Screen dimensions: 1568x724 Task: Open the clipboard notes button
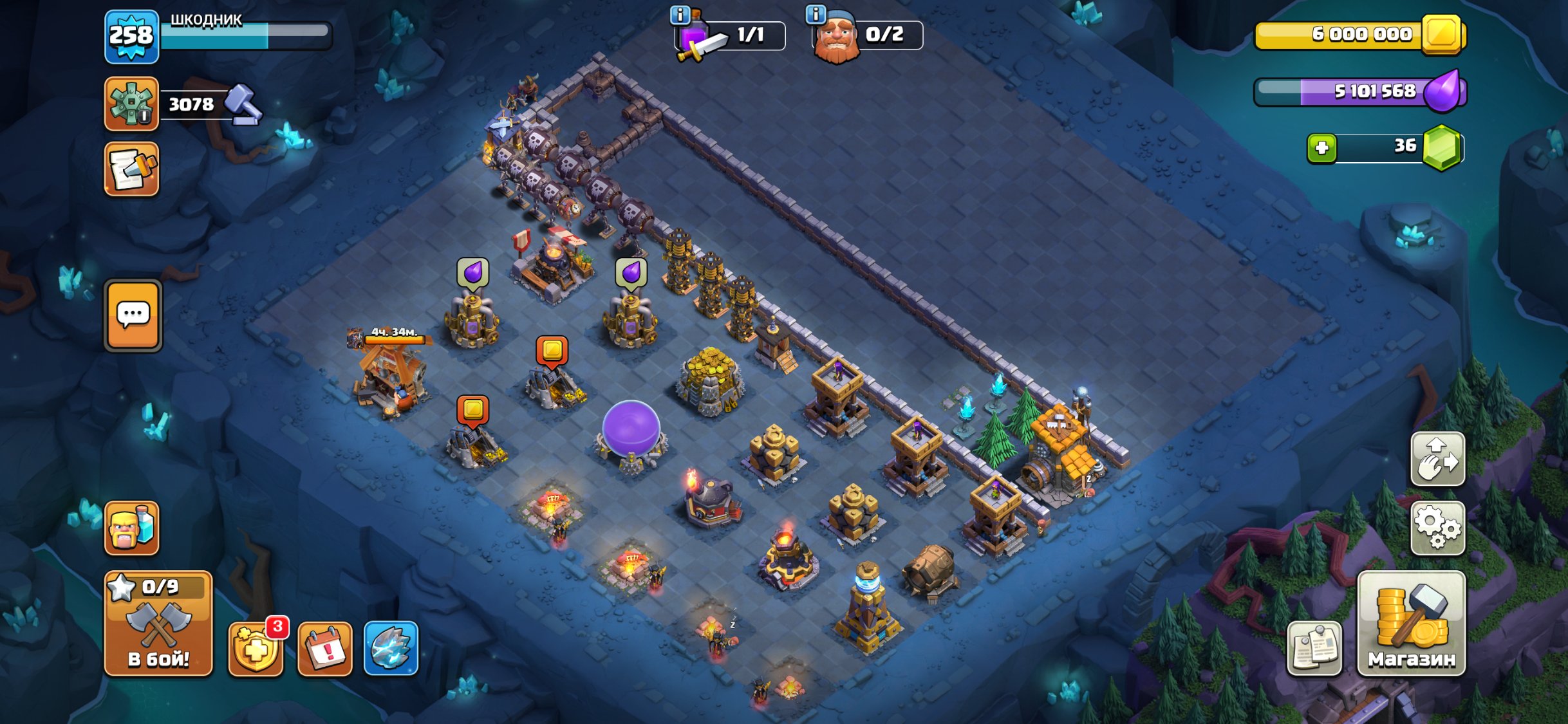click(1314, 649)
